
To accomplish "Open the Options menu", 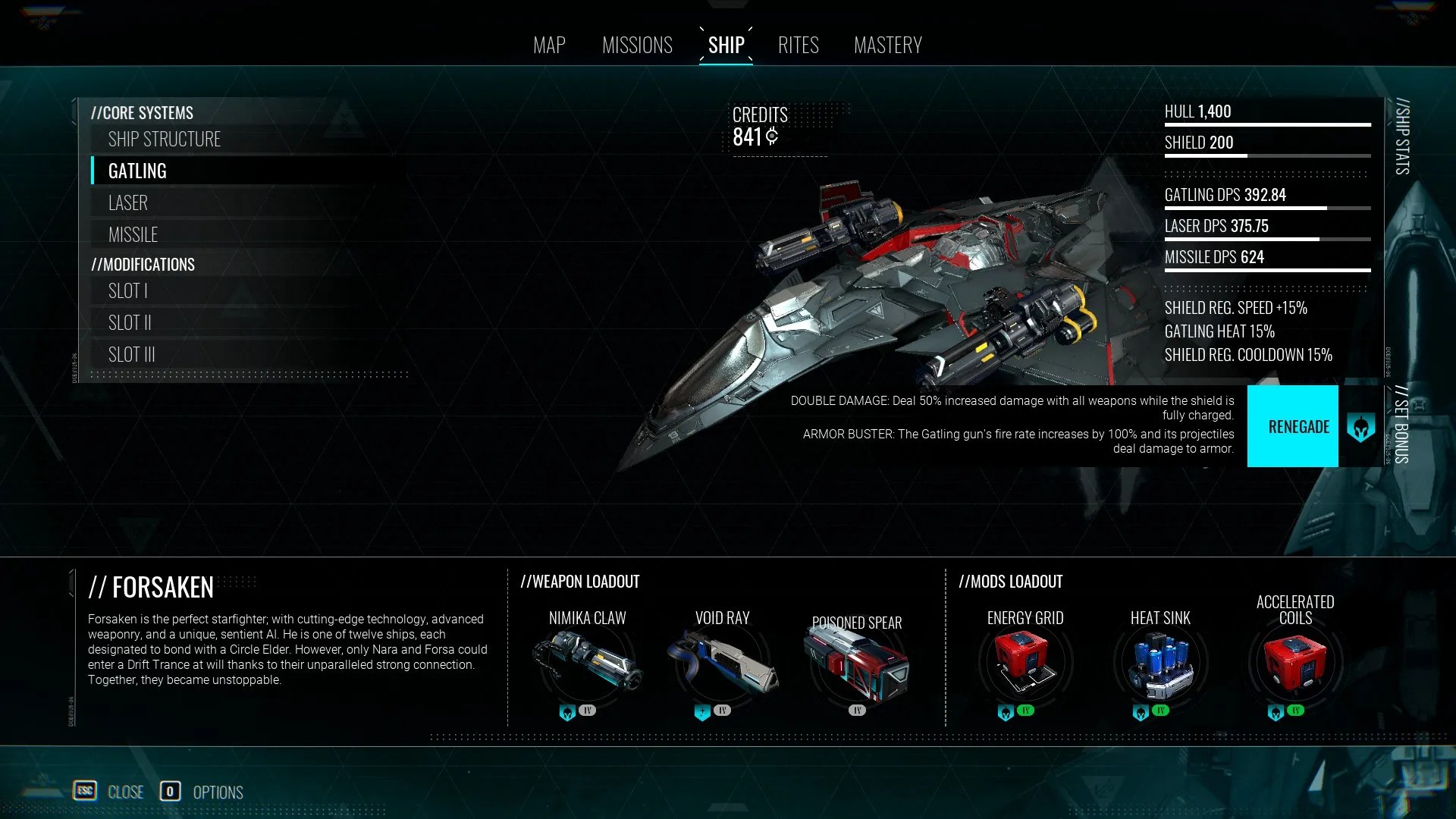I will coord(217,792).
